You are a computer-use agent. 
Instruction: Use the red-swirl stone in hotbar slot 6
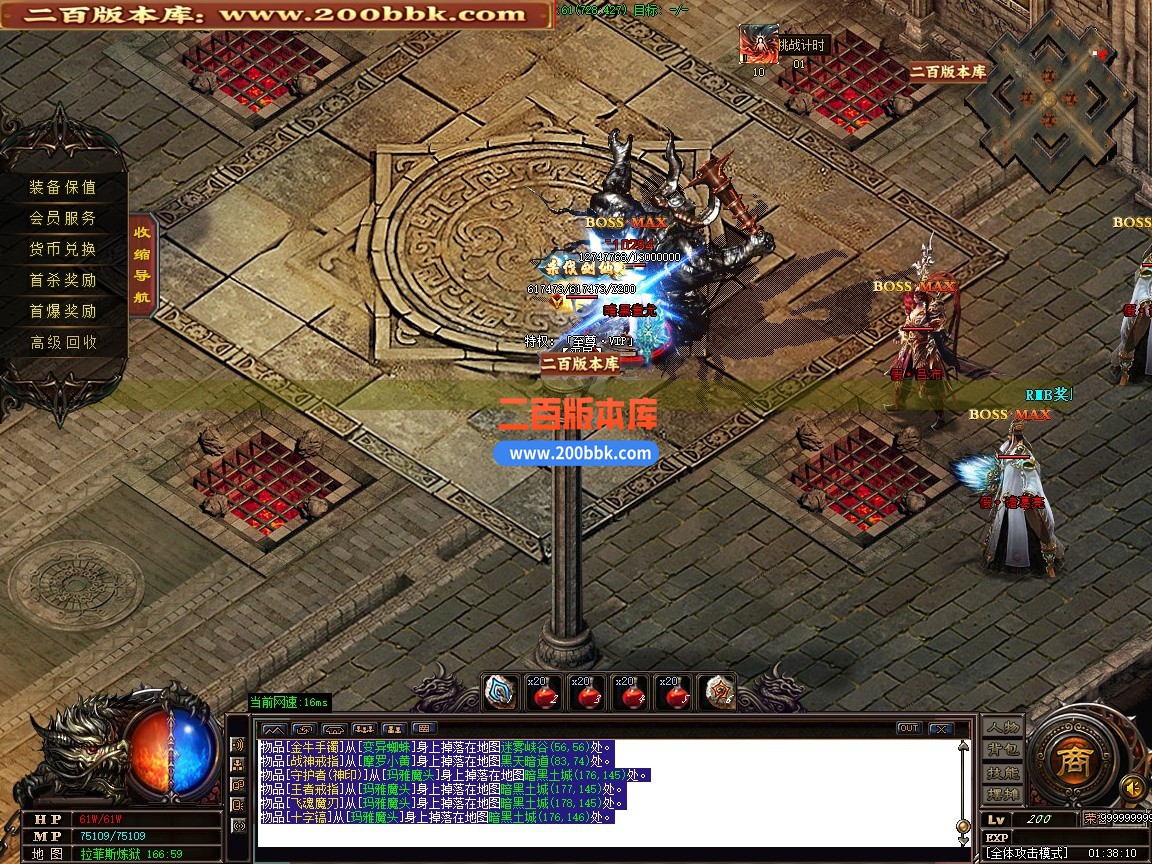[716, 692]
